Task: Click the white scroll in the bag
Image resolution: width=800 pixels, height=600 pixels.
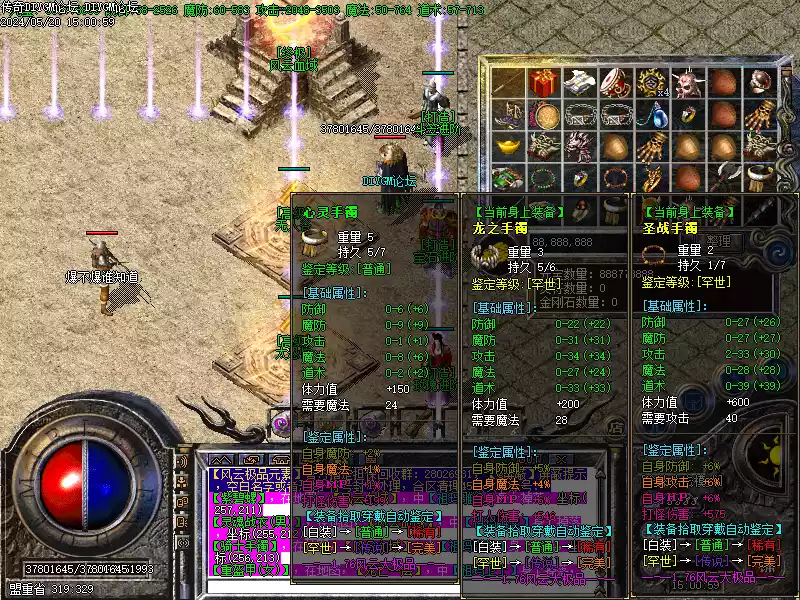Action: pos(579,84)
